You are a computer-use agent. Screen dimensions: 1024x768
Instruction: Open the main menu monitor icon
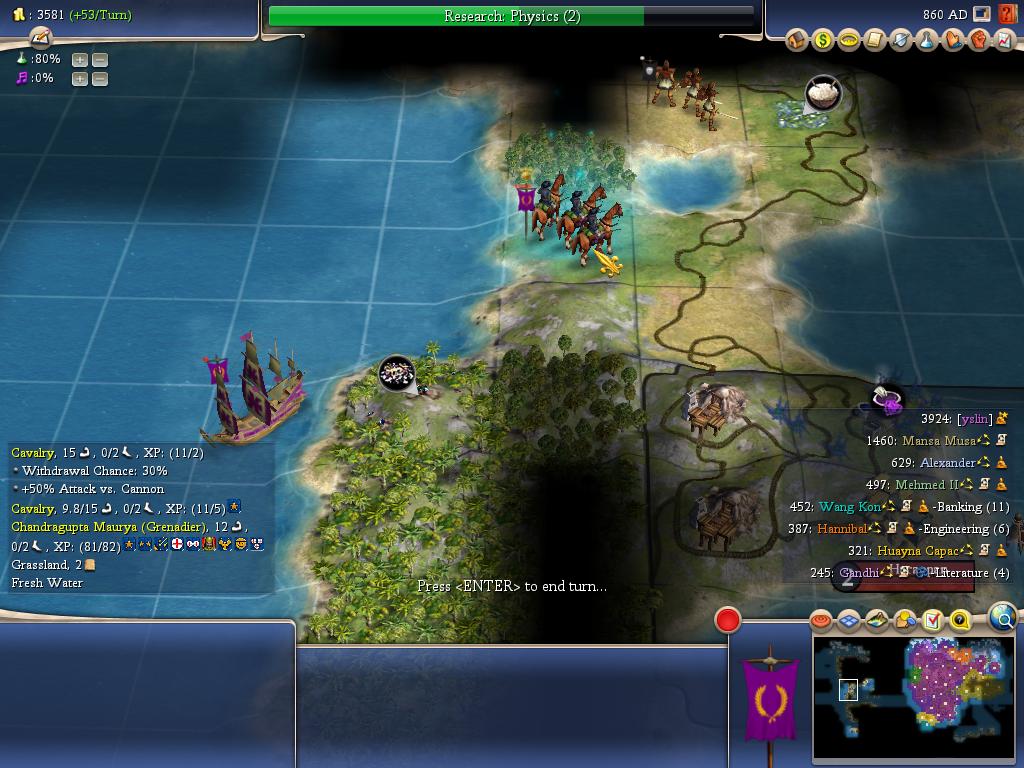click(982, 15)
